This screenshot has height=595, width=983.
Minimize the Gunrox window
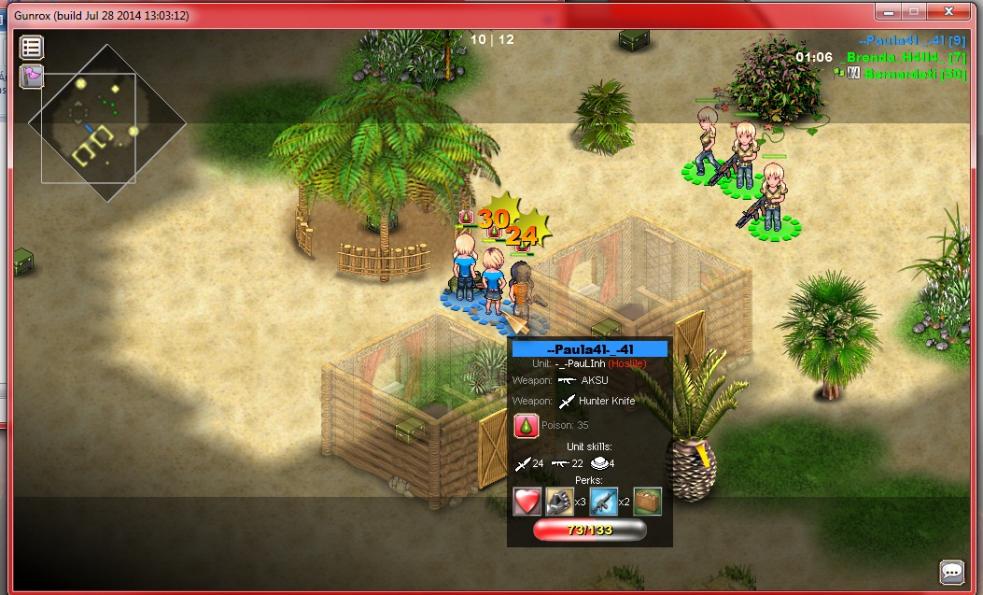click(x=888, y=12)
